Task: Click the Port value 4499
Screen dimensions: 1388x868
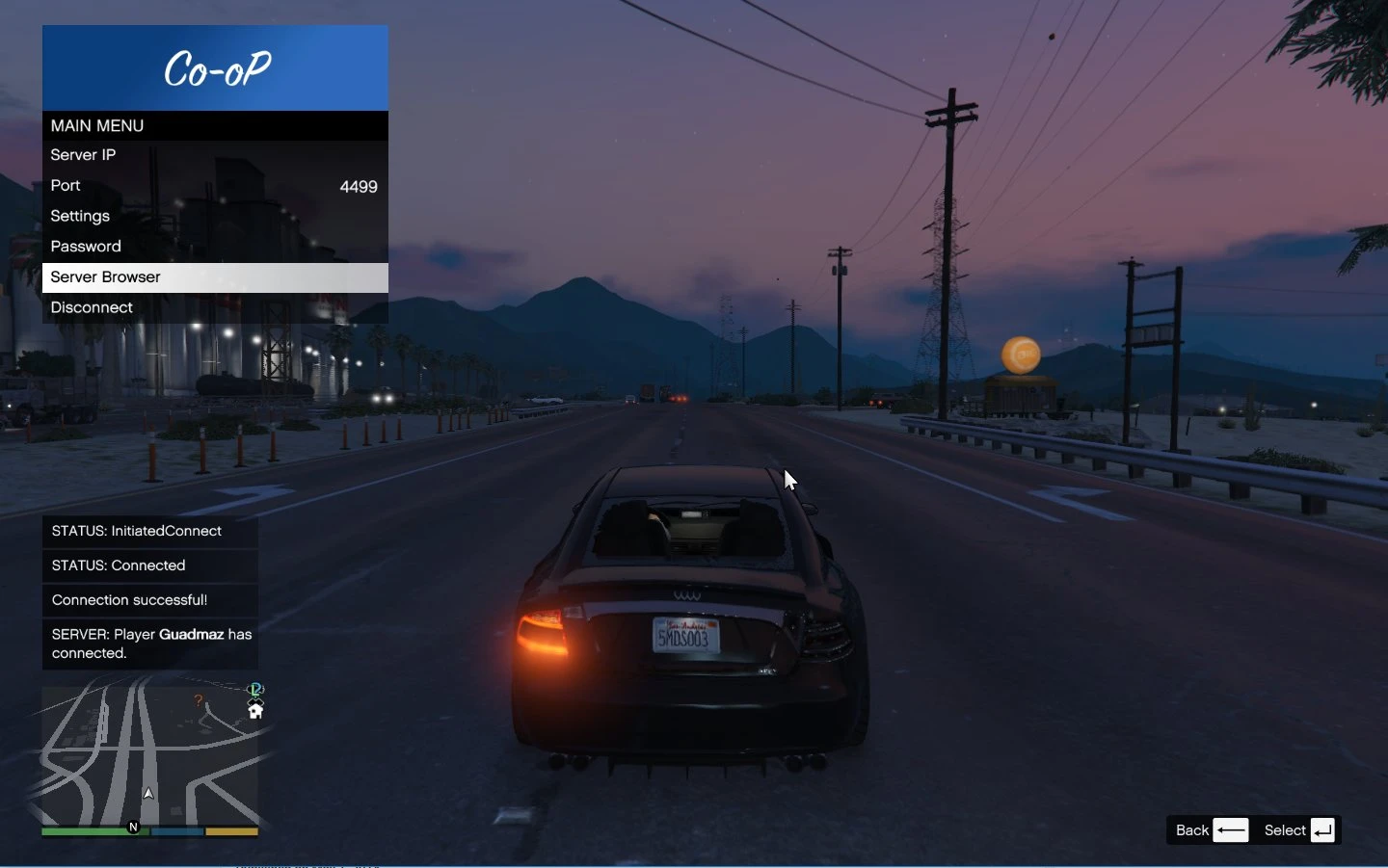Action: pyautogui.click(x=359, y=186)
